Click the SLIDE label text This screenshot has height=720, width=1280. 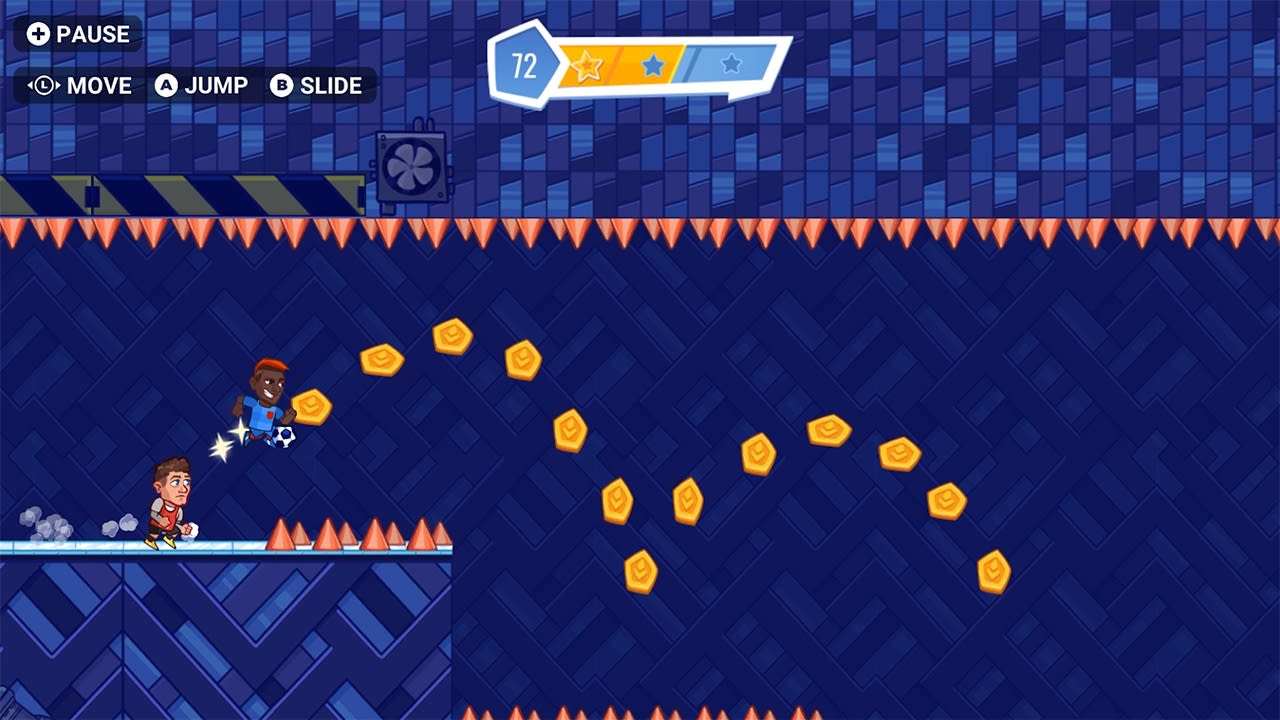point(330,86)
